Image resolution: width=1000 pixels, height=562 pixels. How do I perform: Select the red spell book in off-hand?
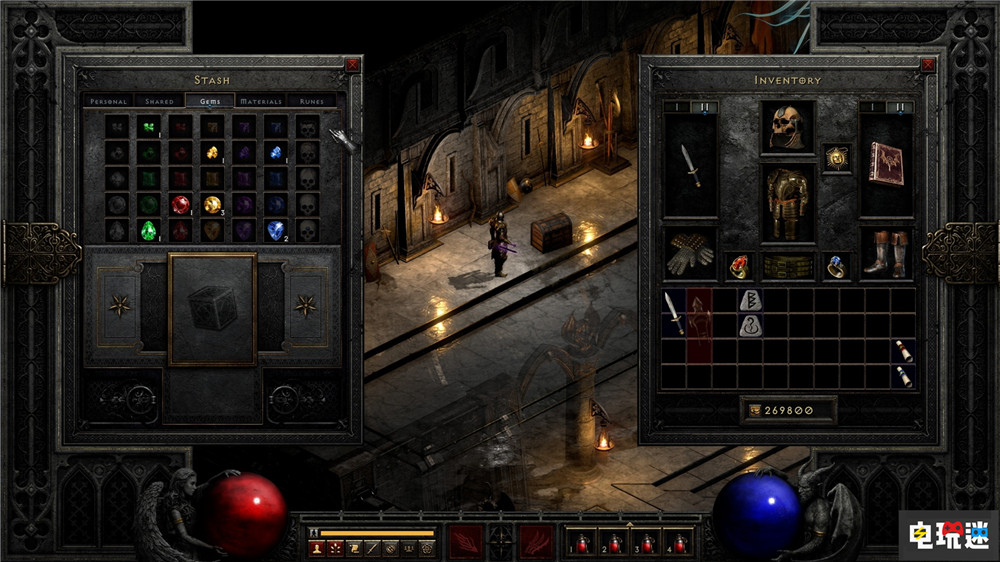887,163
